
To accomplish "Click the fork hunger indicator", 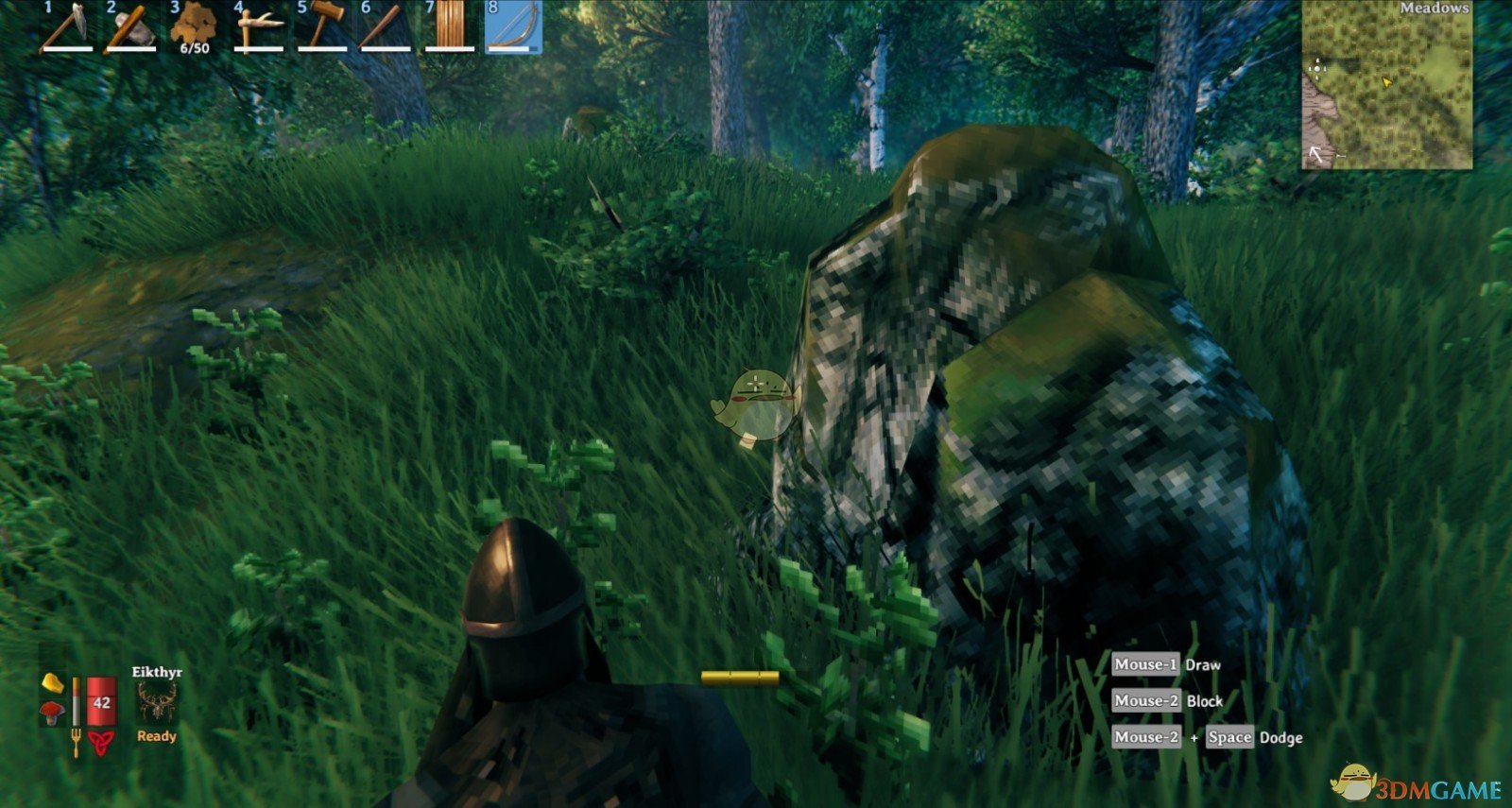I will click(76, 741).
